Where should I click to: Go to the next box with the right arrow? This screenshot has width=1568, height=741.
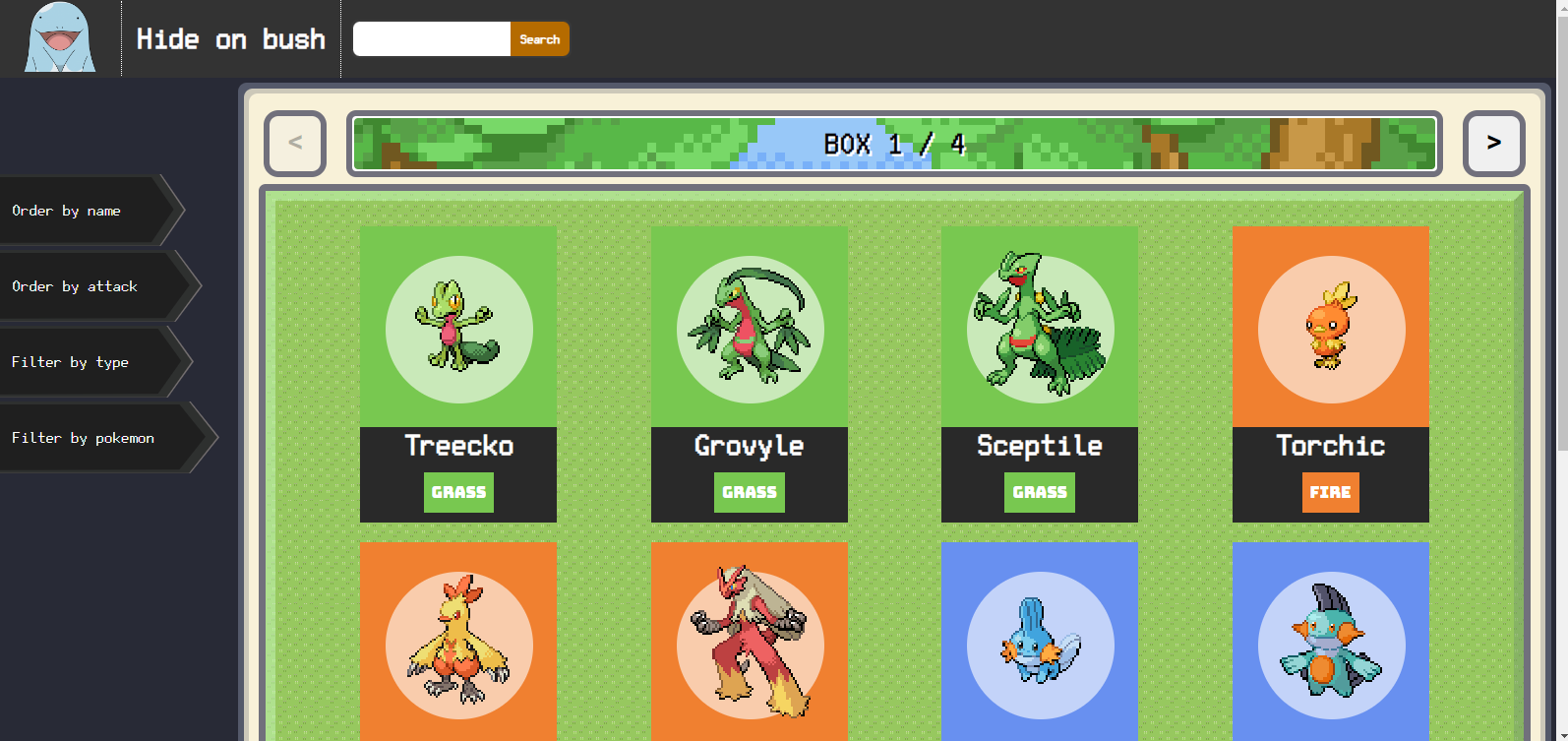[1493, 144]
